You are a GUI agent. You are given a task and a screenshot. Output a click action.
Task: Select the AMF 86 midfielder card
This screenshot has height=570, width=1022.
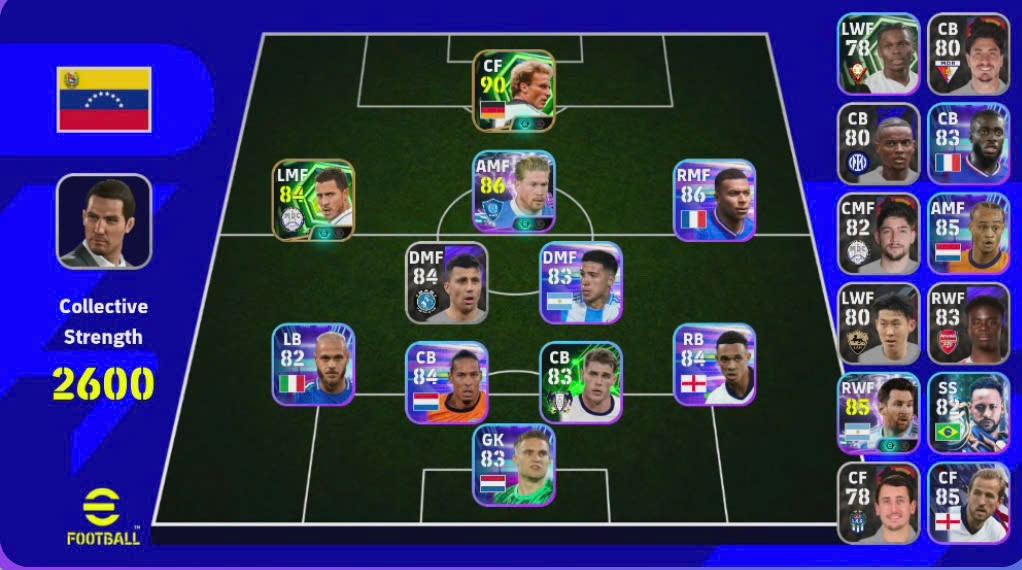[x=514, y=192]
